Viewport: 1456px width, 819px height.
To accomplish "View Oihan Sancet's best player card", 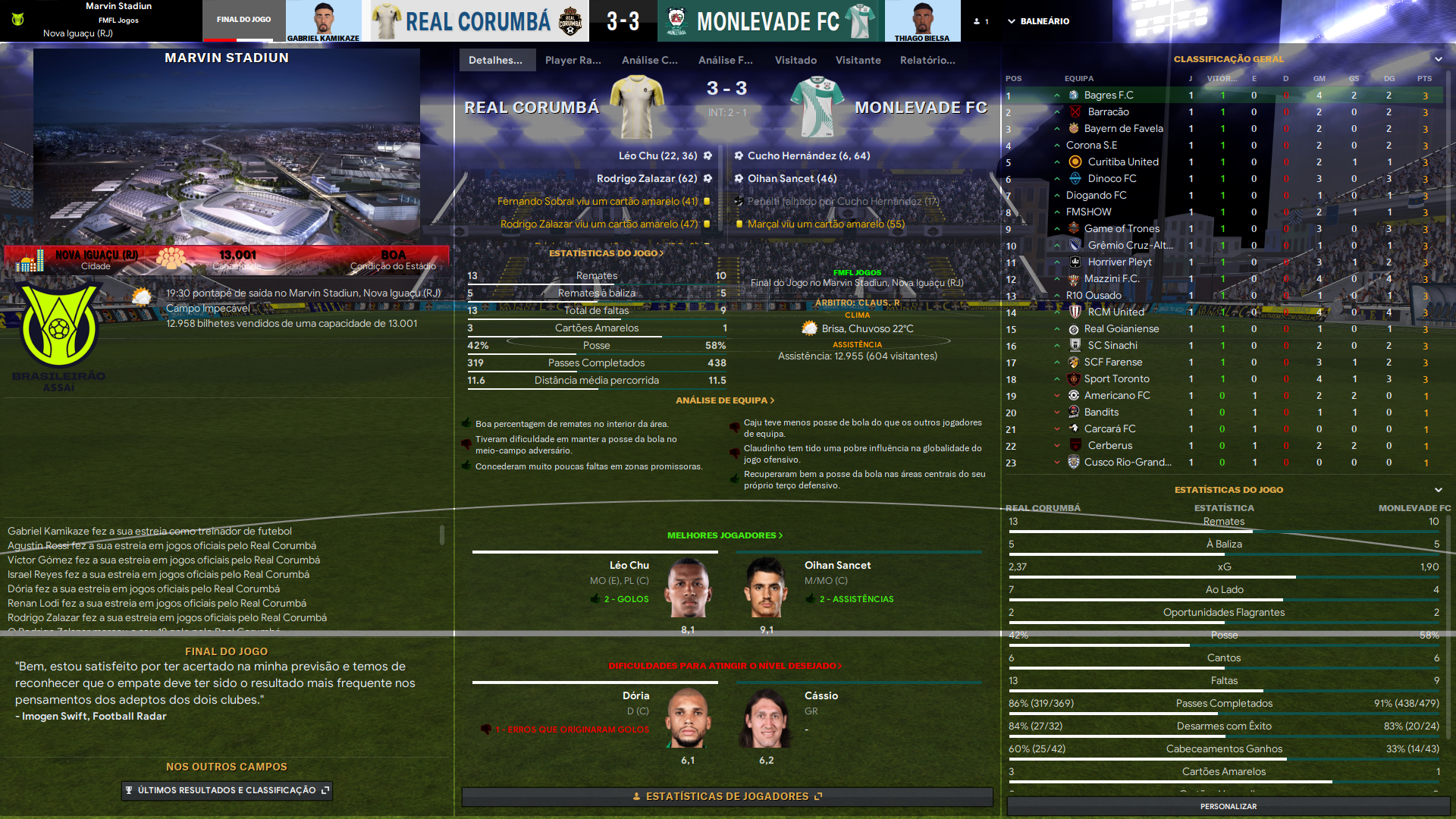I will point(766,588).
